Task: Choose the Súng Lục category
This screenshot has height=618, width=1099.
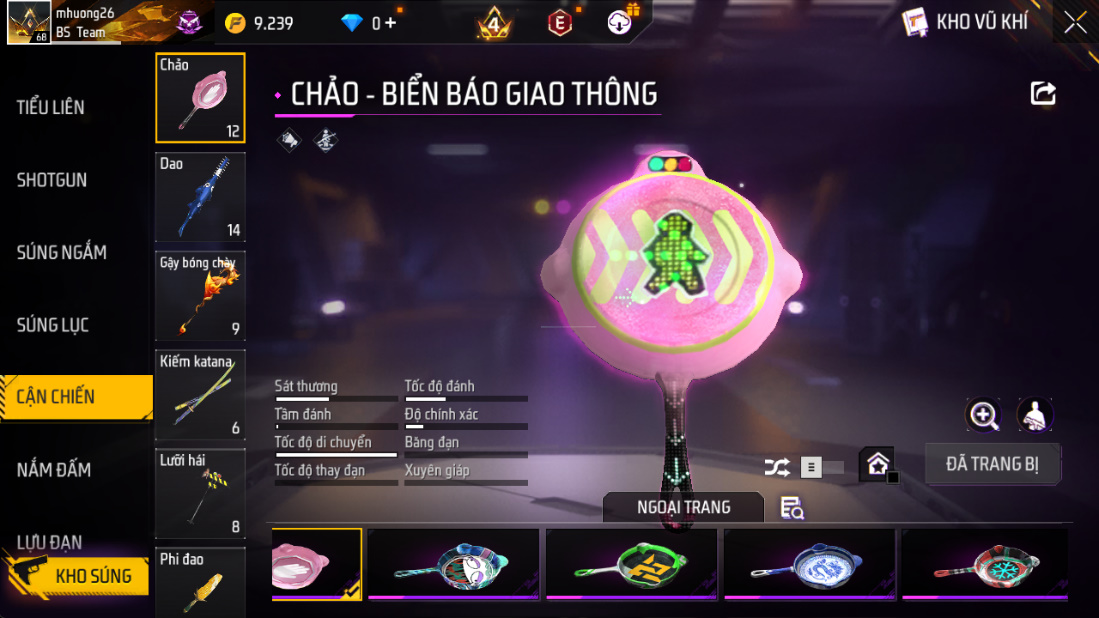Action: pyautogui.click(x=53, y=325)
